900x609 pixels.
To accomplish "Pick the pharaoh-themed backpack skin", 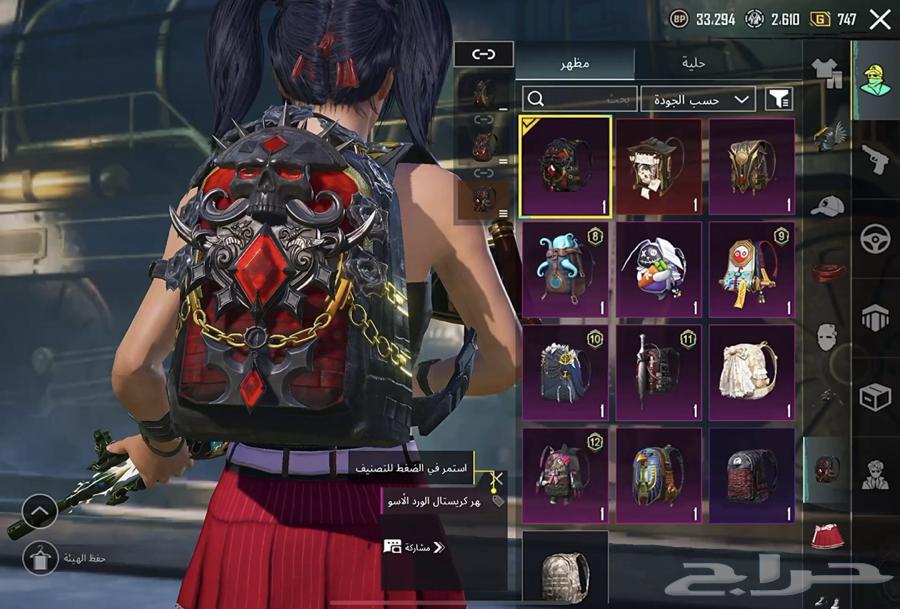I will (x=659, y=475).
